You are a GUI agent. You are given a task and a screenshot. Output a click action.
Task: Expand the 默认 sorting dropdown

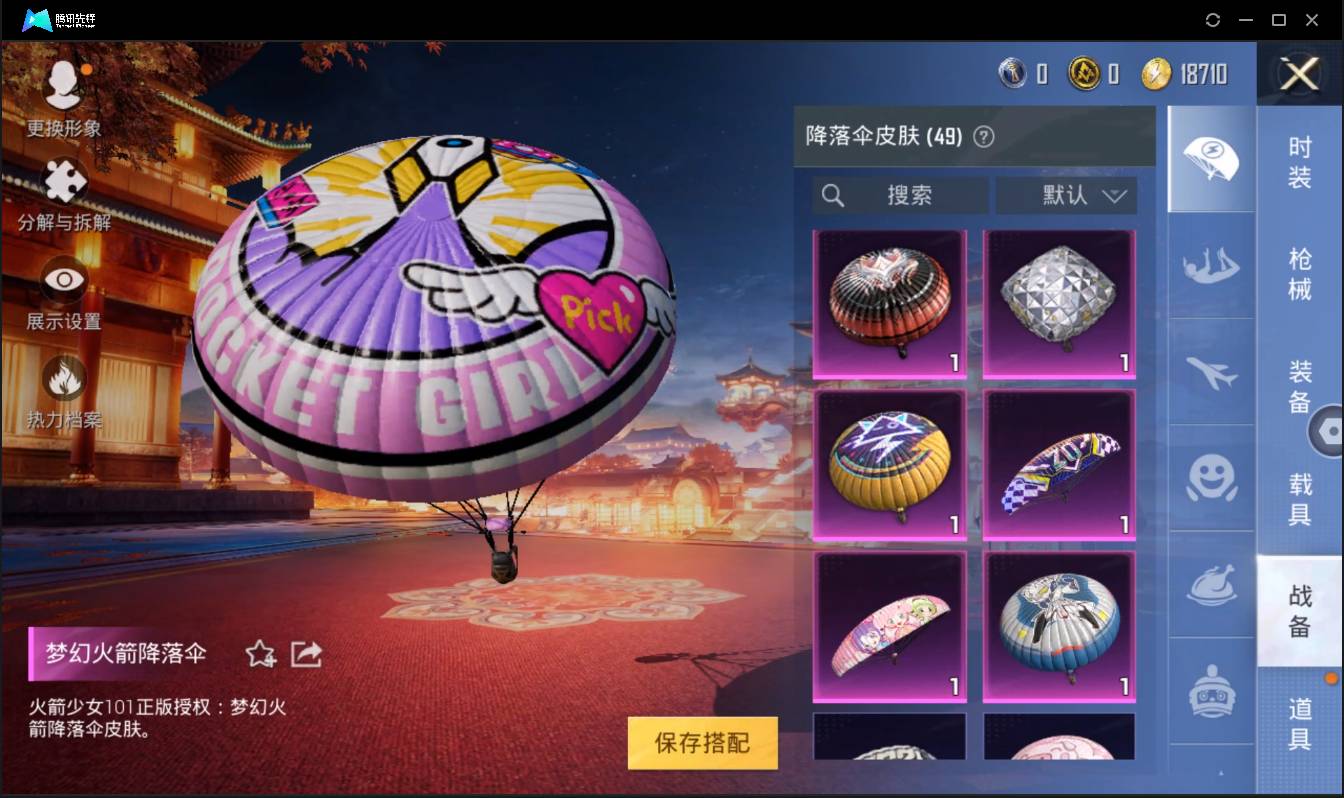pyautogui.click(x=1067, y=196)
